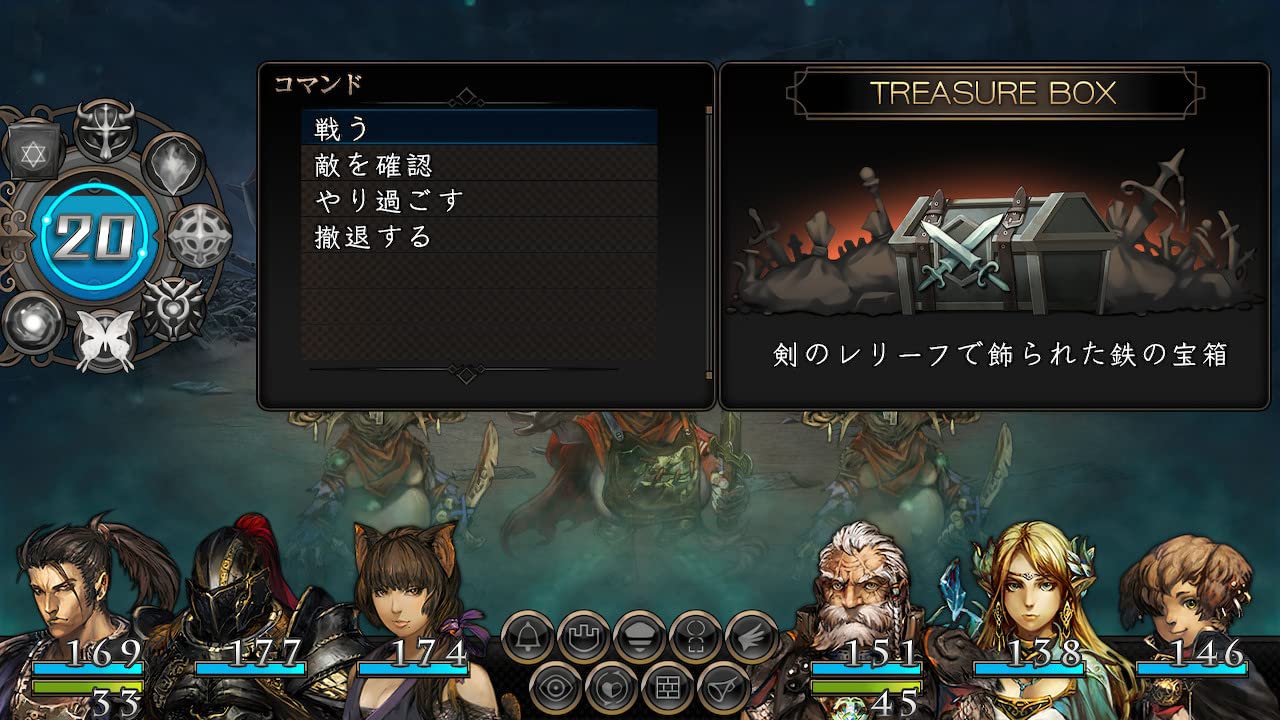Select the white butterfly icon
Screen dimensions: 1280x720
pos(104,340)
